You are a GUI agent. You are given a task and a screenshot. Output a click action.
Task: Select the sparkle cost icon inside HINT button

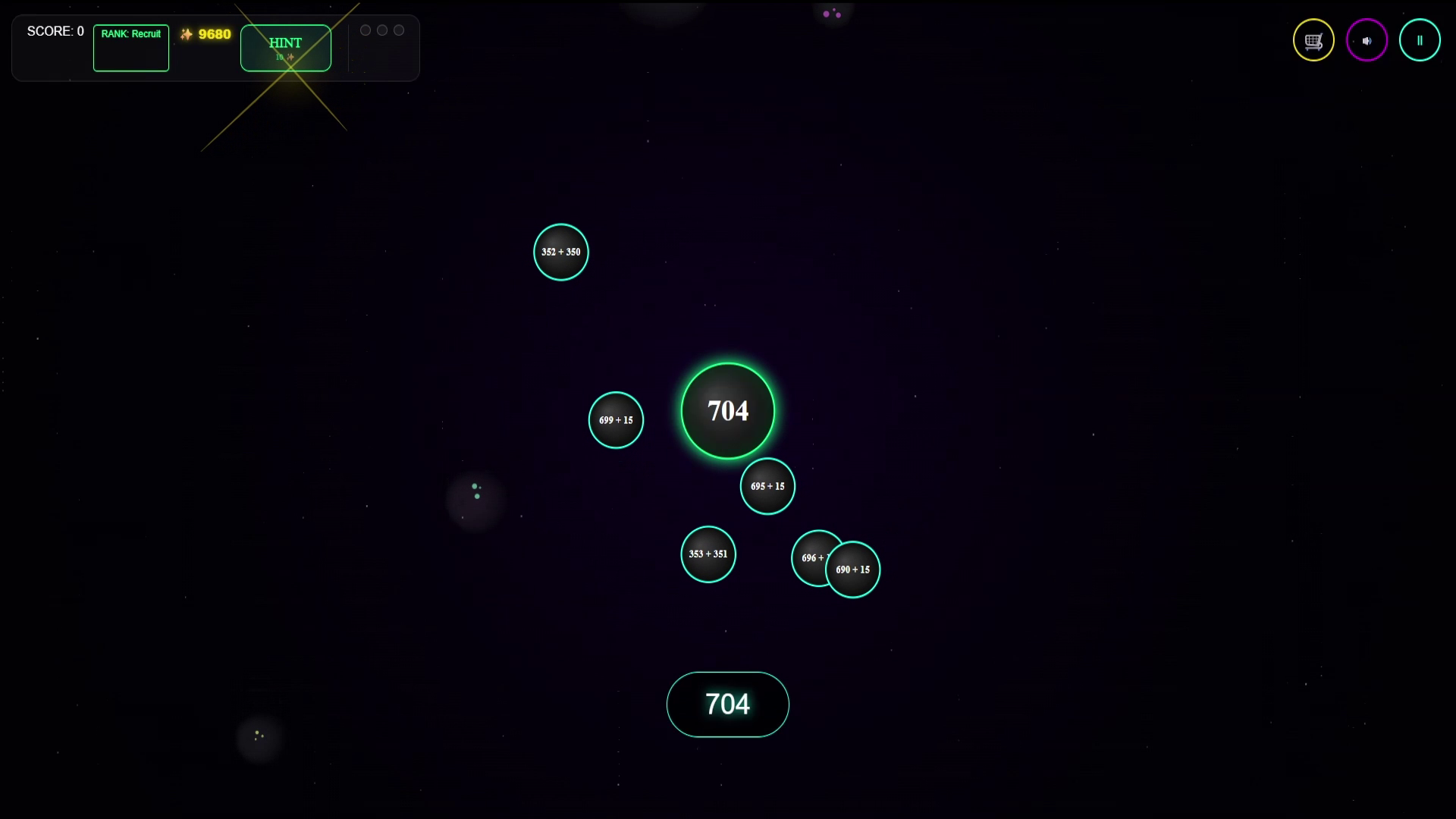(x=290, y=56)
